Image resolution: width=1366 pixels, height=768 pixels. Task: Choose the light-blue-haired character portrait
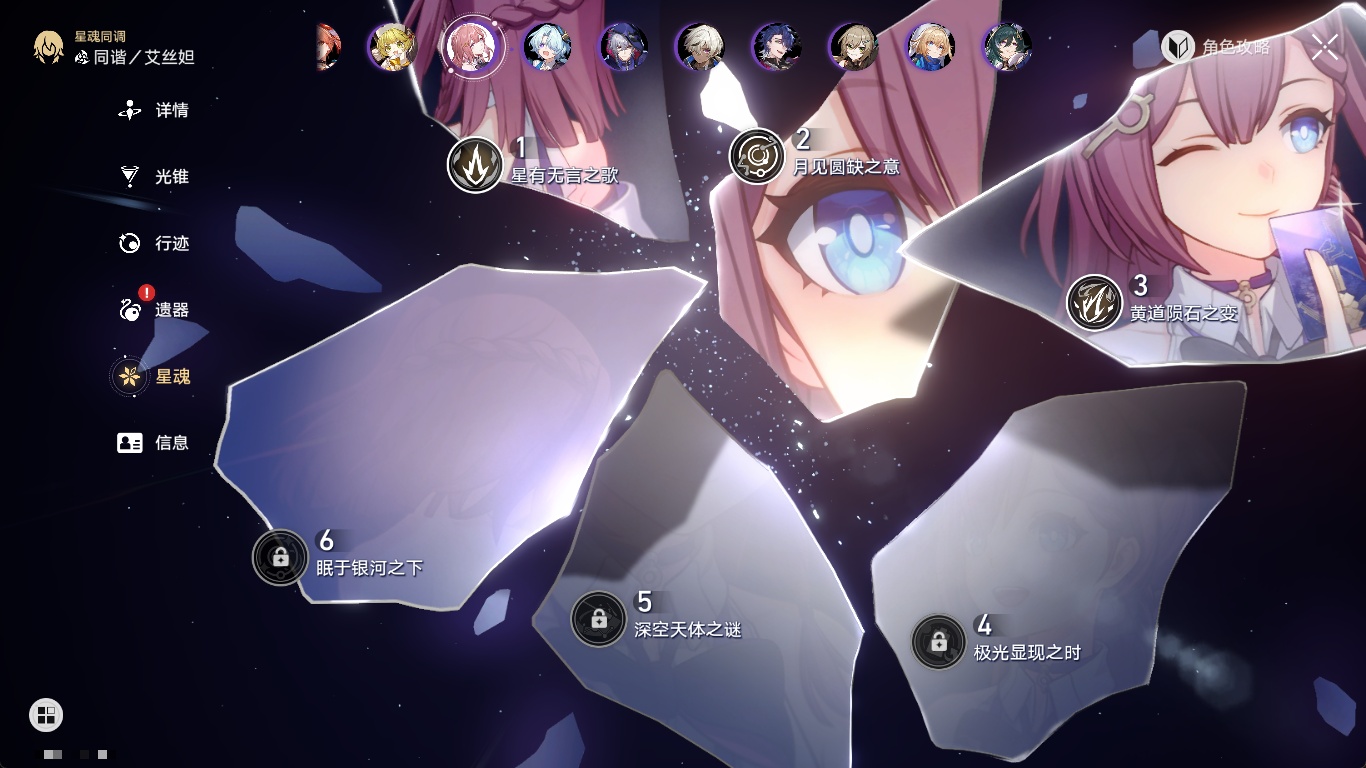[x=548, y=47]
